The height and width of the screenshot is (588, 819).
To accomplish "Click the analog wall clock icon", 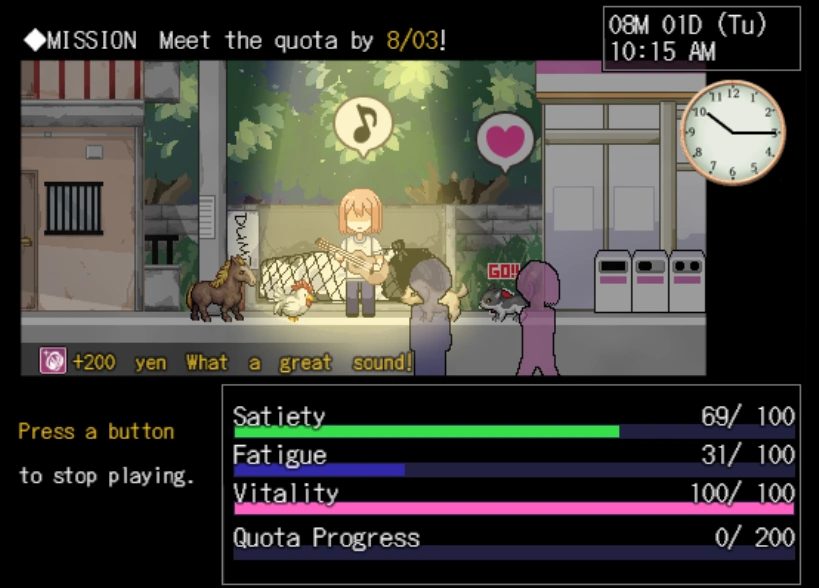I will [x=732, y=133].
